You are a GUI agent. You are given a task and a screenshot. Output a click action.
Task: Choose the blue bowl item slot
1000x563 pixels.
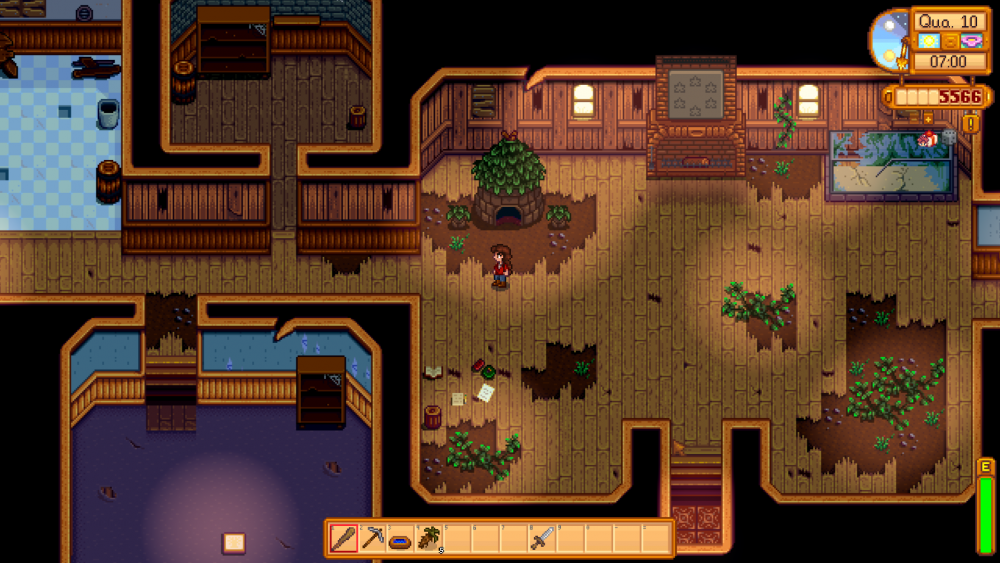pyautogui.click(x=400, y=539)
